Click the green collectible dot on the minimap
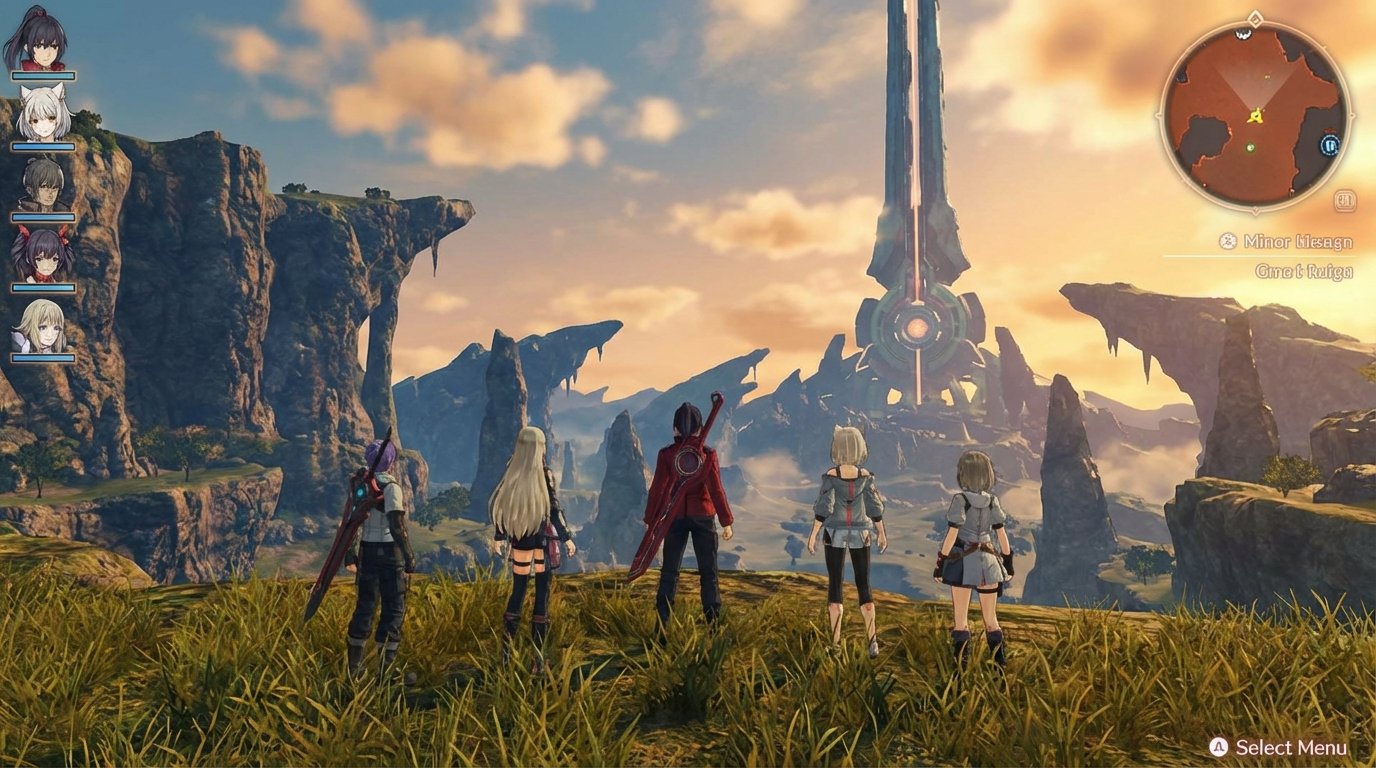1376x768 pixels. click(x=1249, y=147)
